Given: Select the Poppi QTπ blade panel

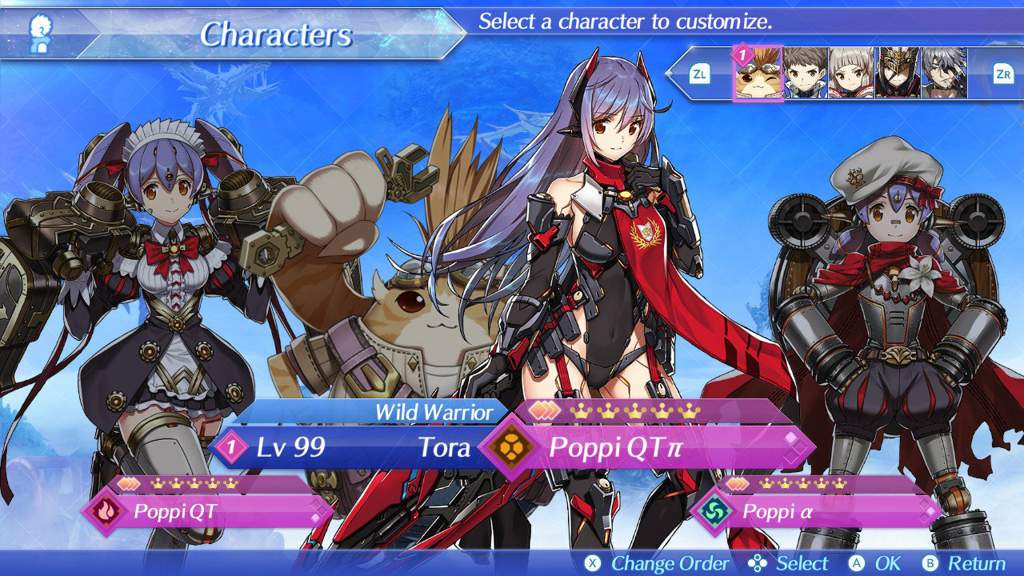Looking at the screenshot, I should click(x=650, y=447).
